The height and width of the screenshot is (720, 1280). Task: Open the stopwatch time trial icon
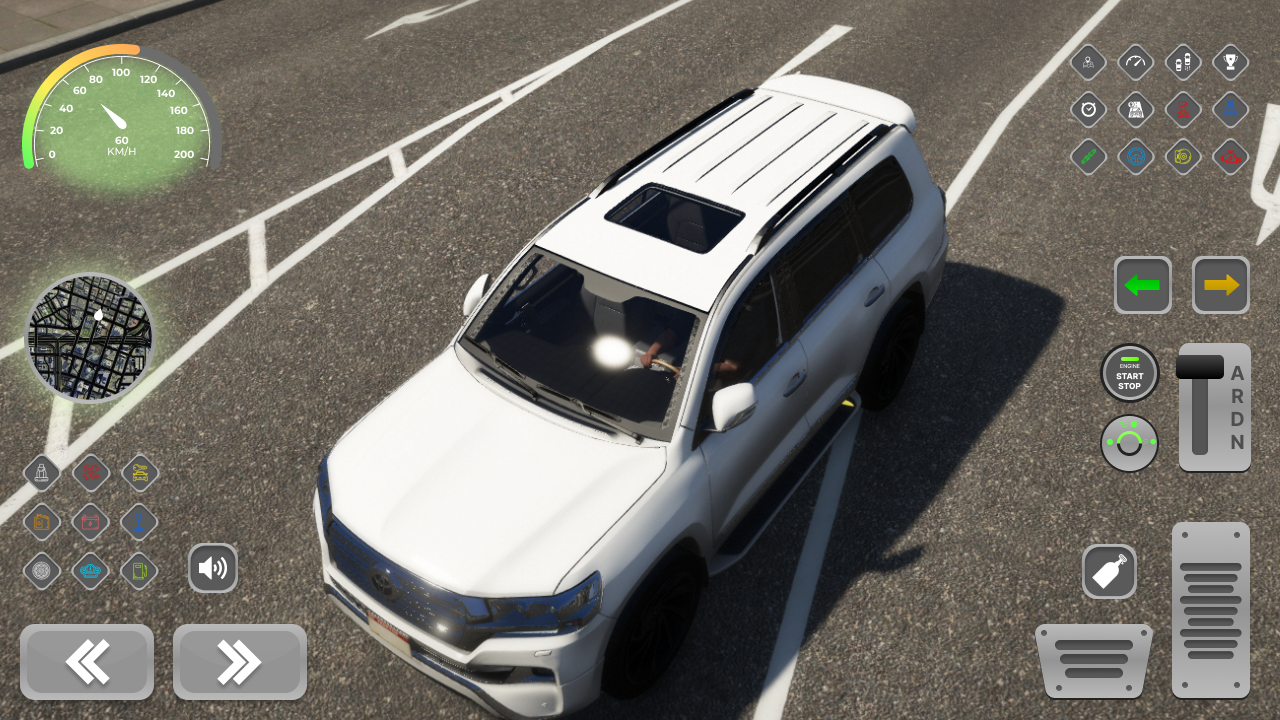click(1087, 109)
